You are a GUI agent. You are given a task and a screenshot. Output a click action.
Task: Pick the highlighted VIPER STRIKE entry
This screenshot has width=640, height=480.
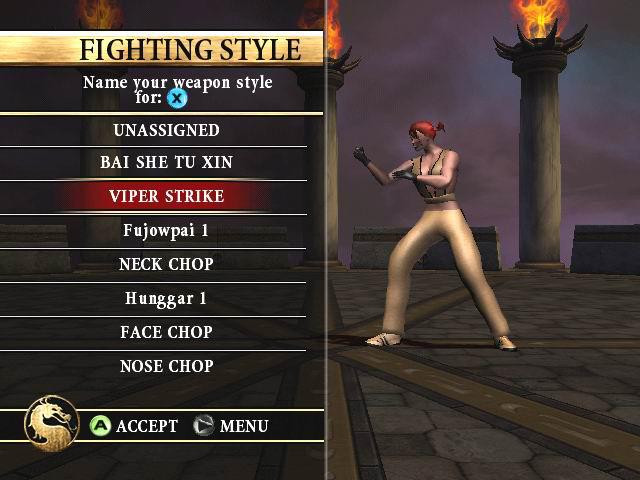166,196
